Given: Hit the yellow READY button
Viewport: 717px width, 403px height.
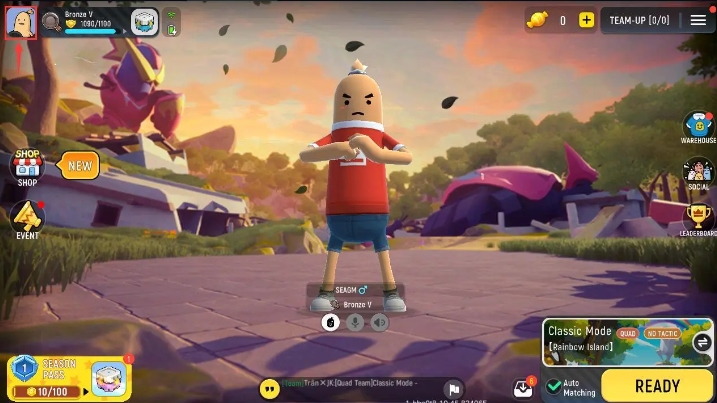Looking at the screenshot, I should 656,385.
